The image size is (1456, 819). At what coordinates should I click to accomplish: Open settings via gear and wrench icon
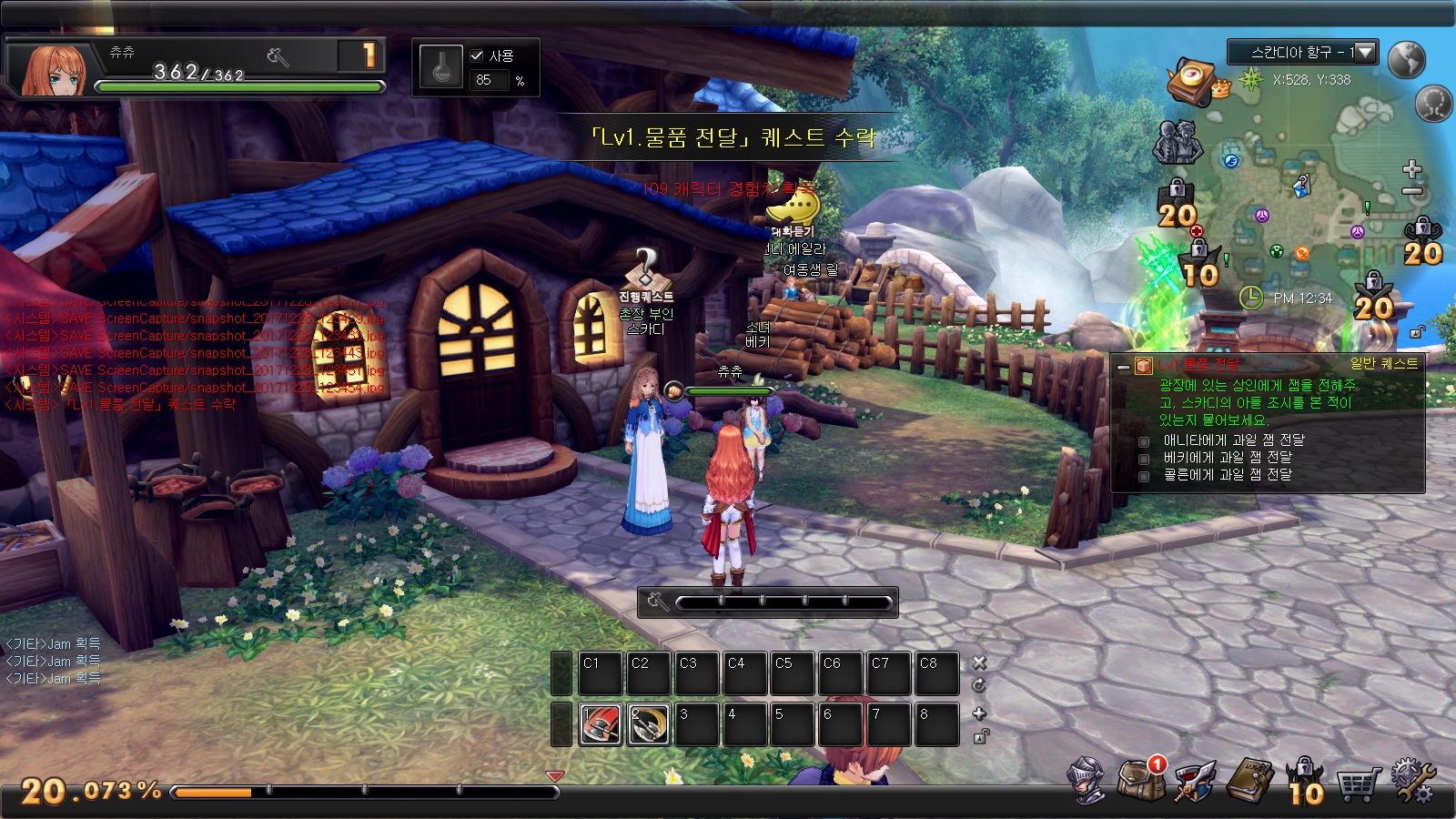[x=1412, y=781]
